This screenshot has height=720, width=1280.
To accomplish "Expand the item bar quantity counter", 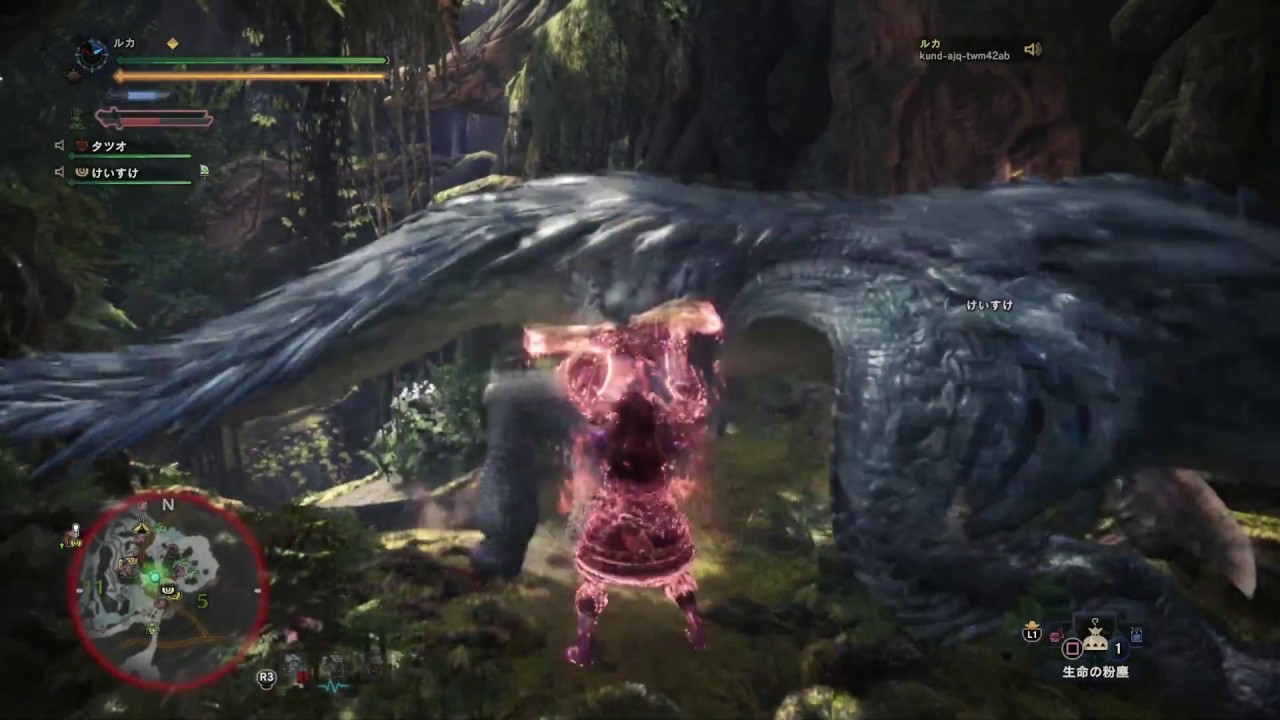I will [x=1118, y=646].
